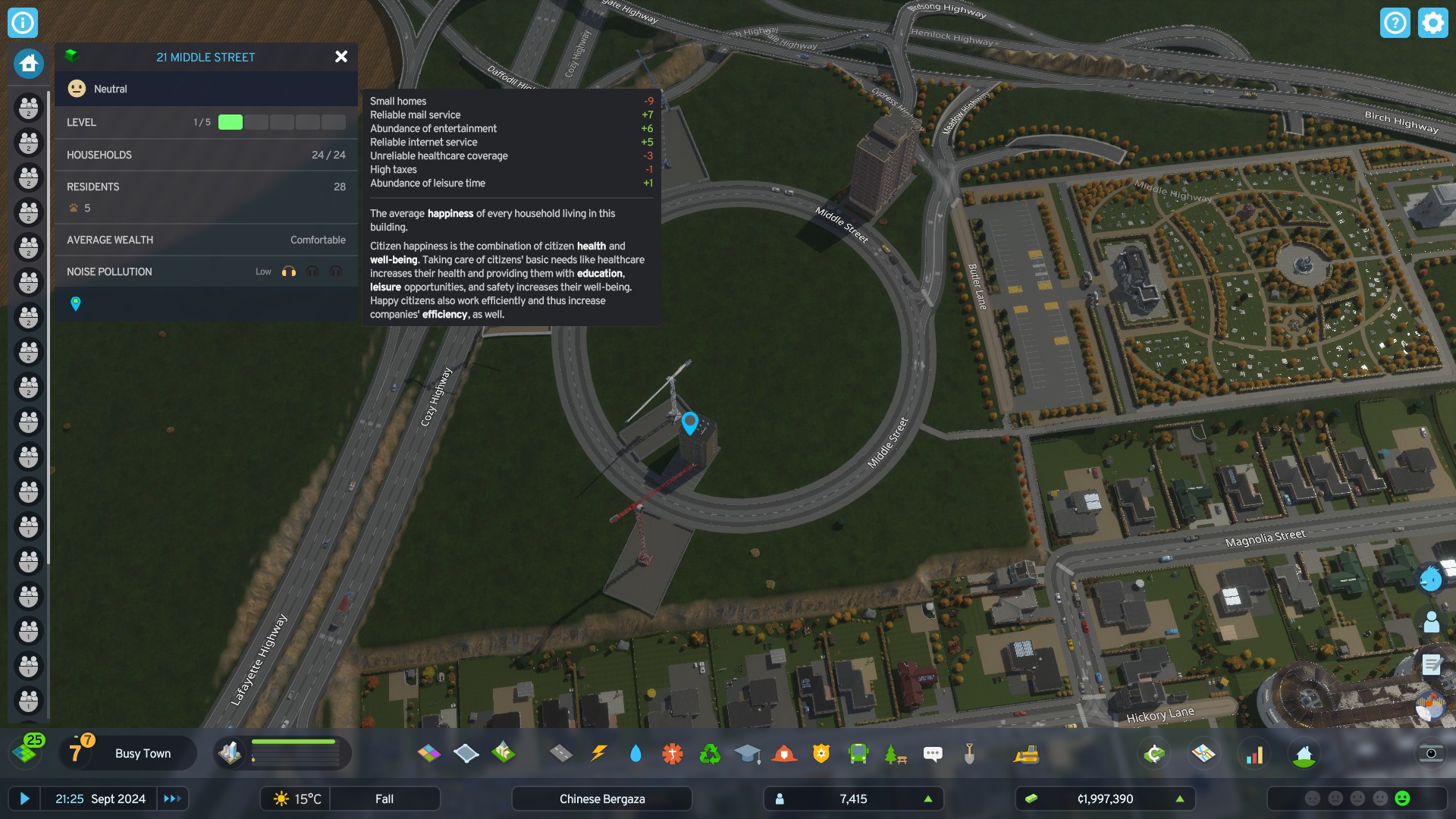Click the location pin to focus the building
This screenshot has width=1456, height=819.
click(x=75, y=305)
